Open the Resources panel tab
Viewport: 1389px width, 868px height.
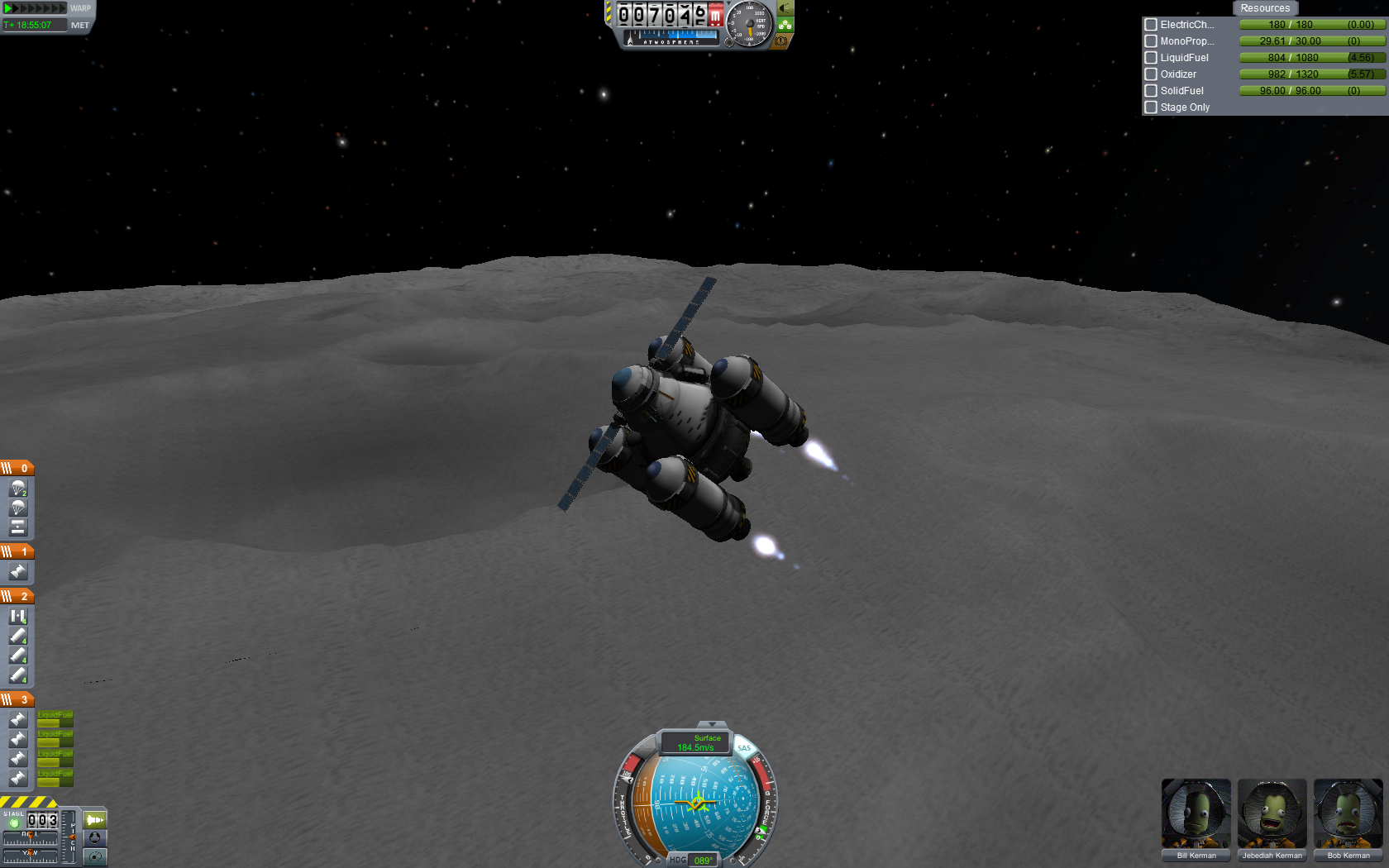point(1264,8)
